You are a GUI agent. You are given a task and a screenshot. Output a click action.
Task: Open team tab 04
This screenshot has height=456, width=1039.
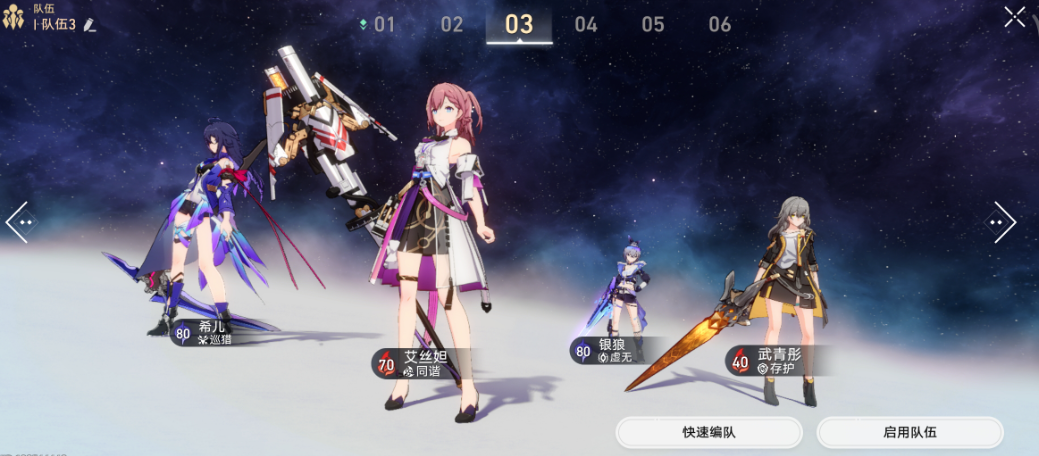(x=586, y=25)
